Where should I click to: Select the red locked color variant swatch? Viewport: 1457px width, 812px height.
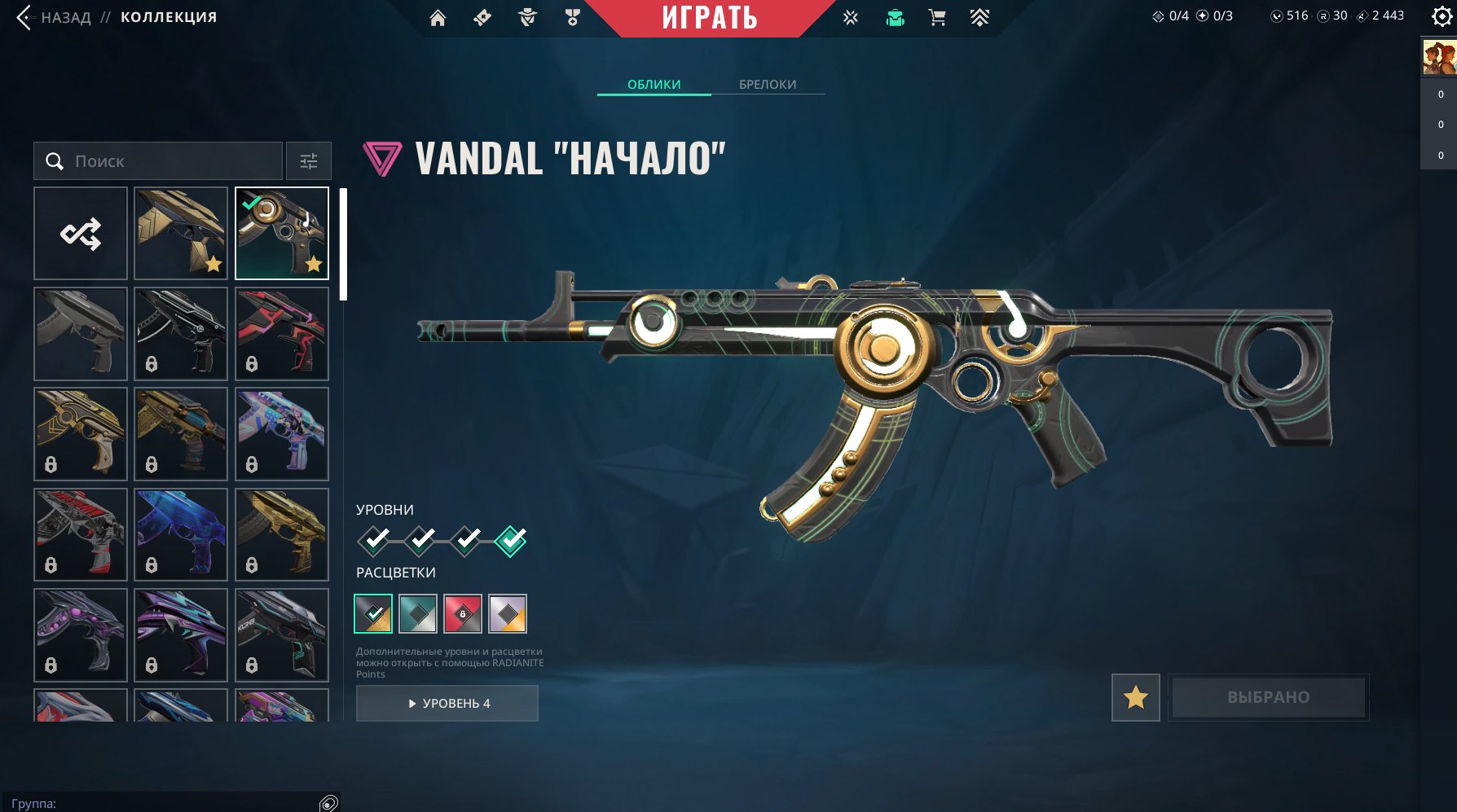point(463,614)
